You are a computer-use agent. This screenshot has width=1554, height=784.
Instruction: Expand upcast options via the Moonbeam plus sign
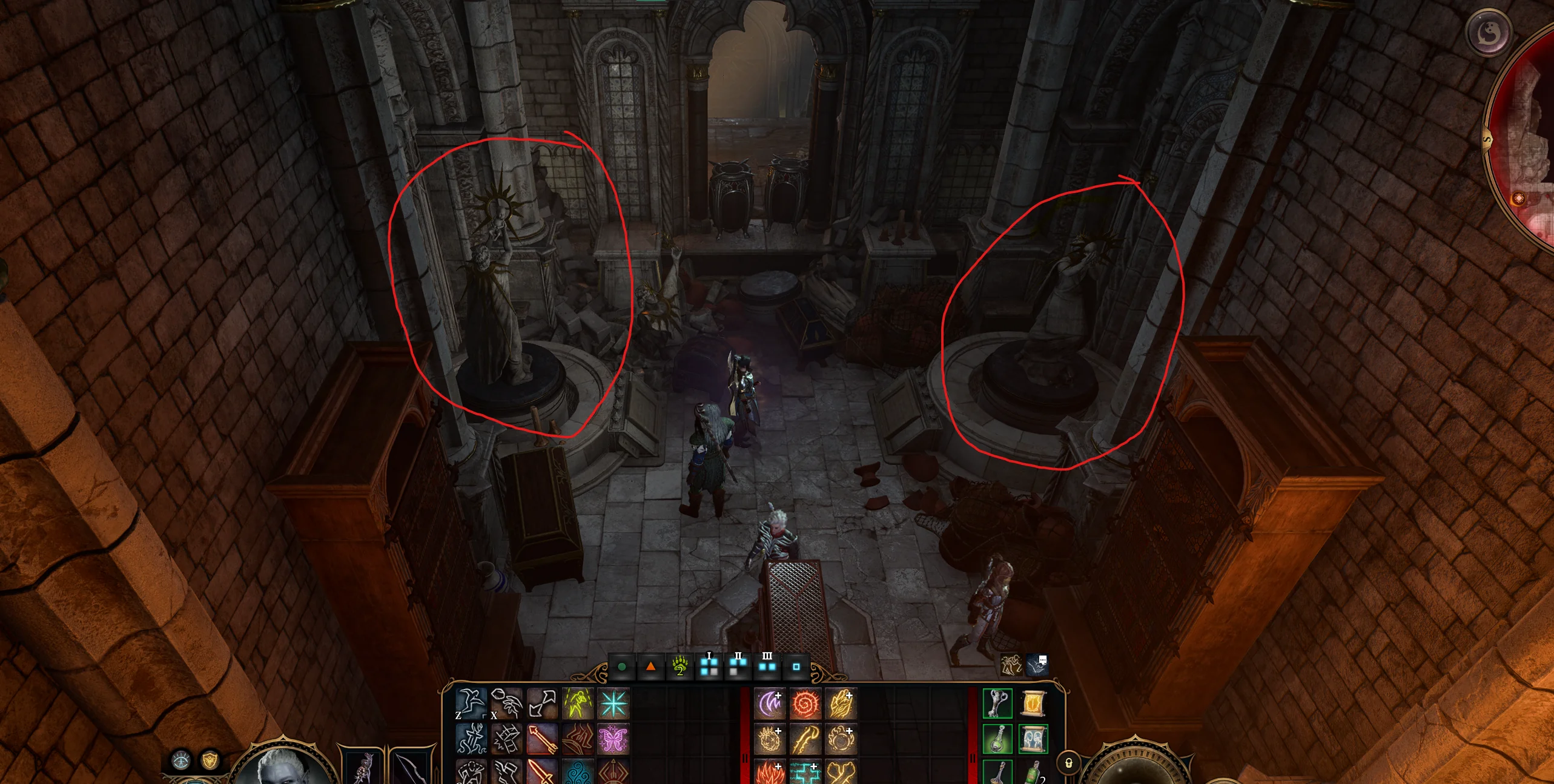(x=779, y=694)
